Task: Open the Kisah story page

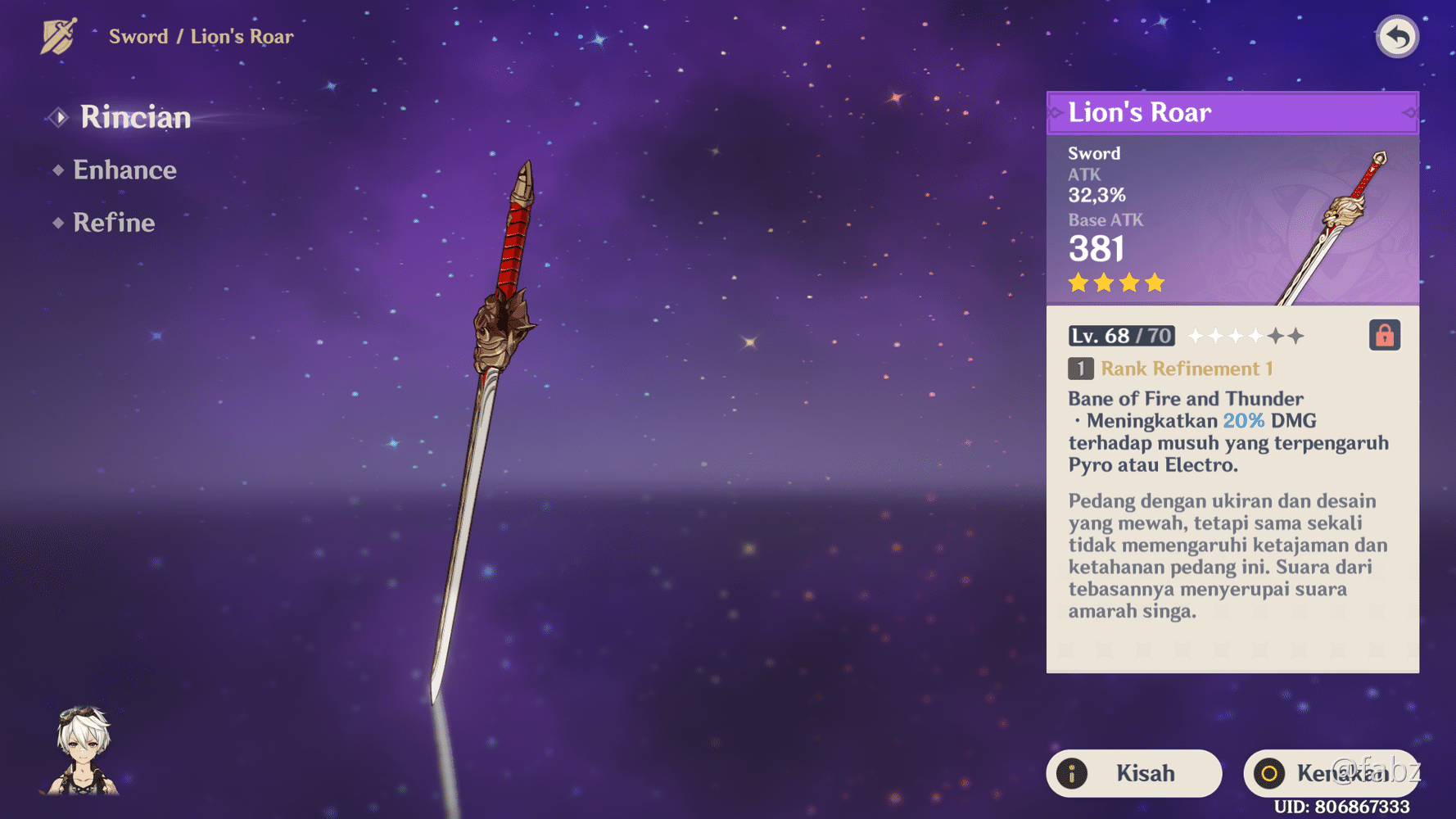Action: (1133, 772)
